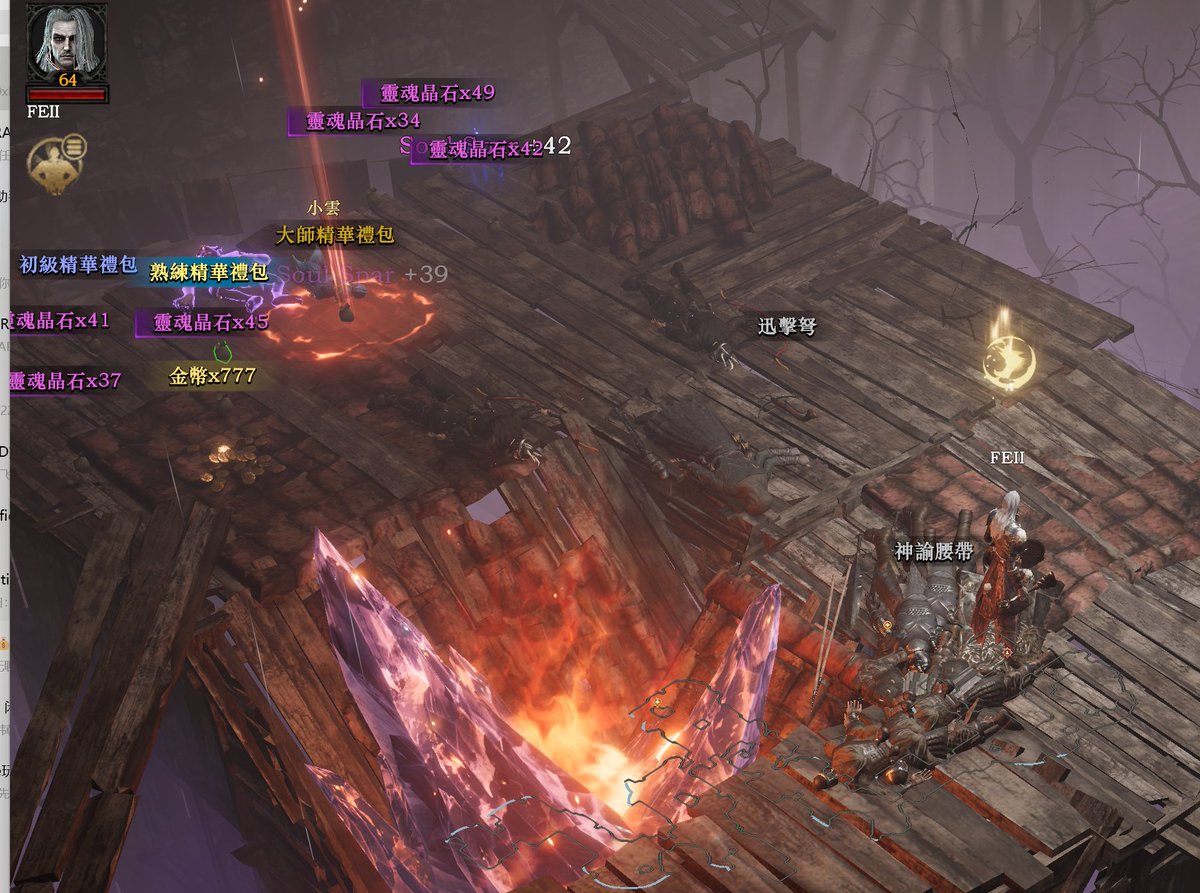
Task: Select the 初級精華禮包 loot label
Action: [78, 265]
